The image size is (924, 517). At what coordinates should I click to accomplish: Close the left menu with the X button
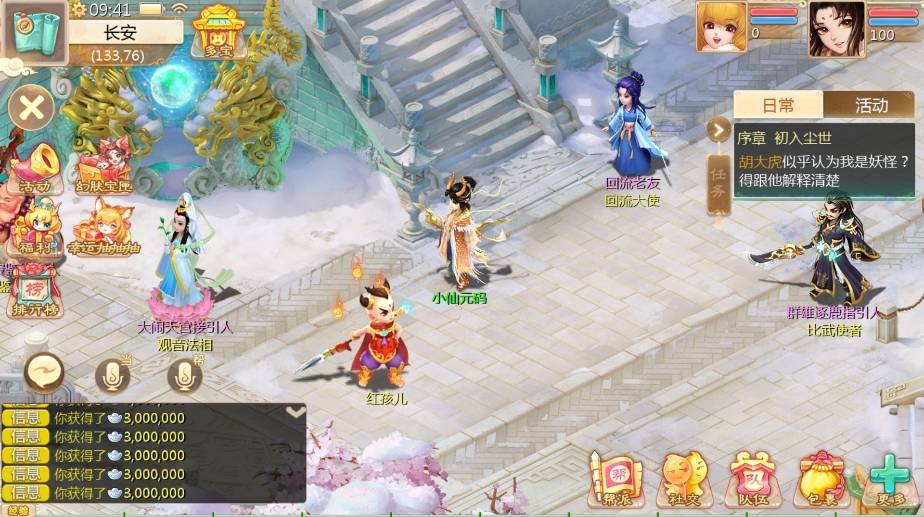click(x=32, y=107)
